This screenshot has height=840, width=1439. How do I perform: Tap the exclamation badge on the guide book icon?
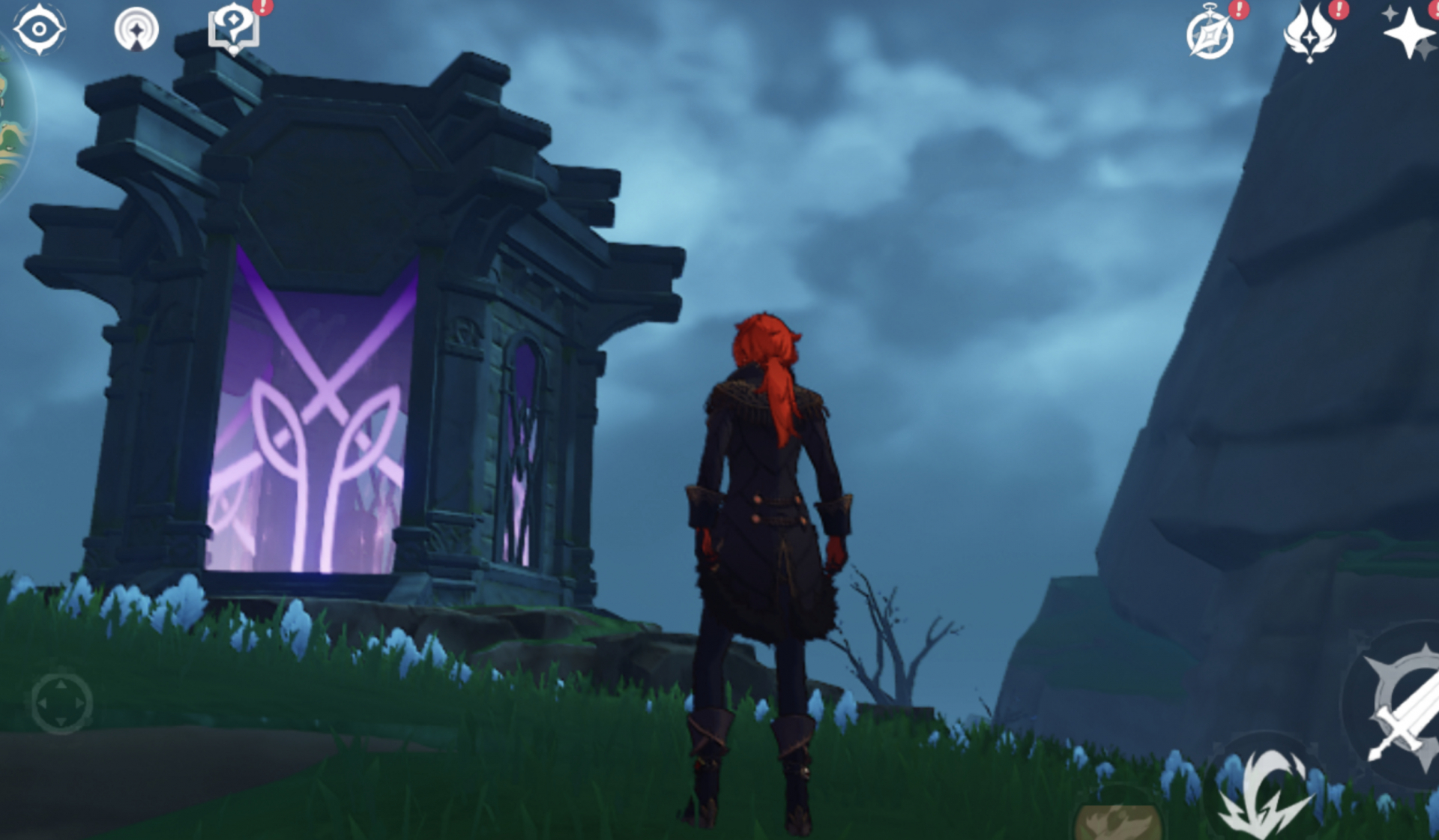[x=261, y=7]
